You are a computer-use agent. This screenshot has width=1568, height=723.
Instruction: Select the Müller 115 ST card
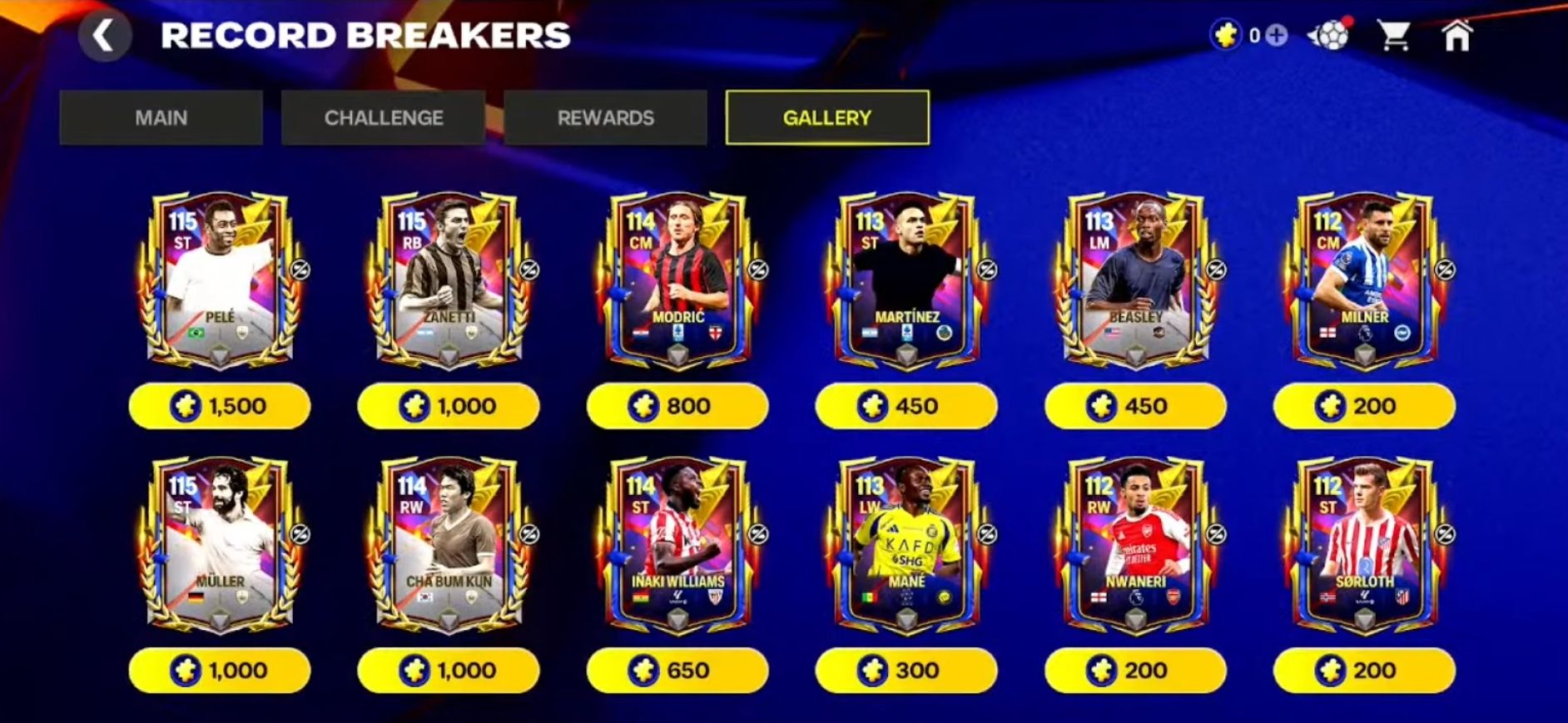[221, 545]
